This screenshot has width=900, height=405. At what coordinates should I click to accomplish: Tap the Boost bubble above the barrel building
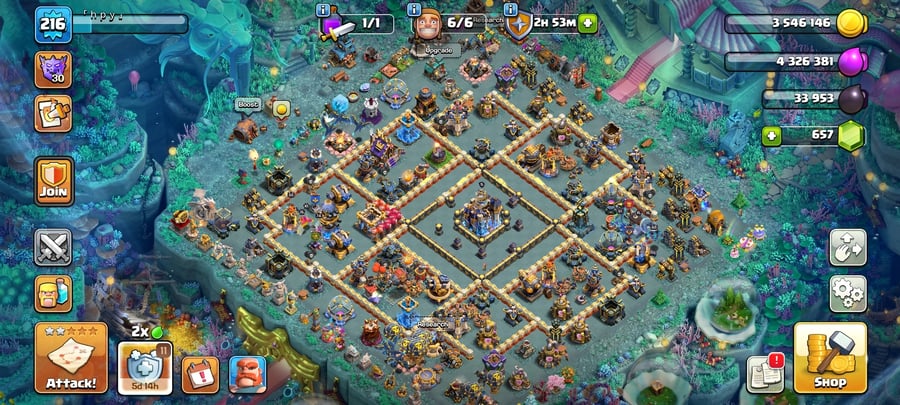pos(248,104)
